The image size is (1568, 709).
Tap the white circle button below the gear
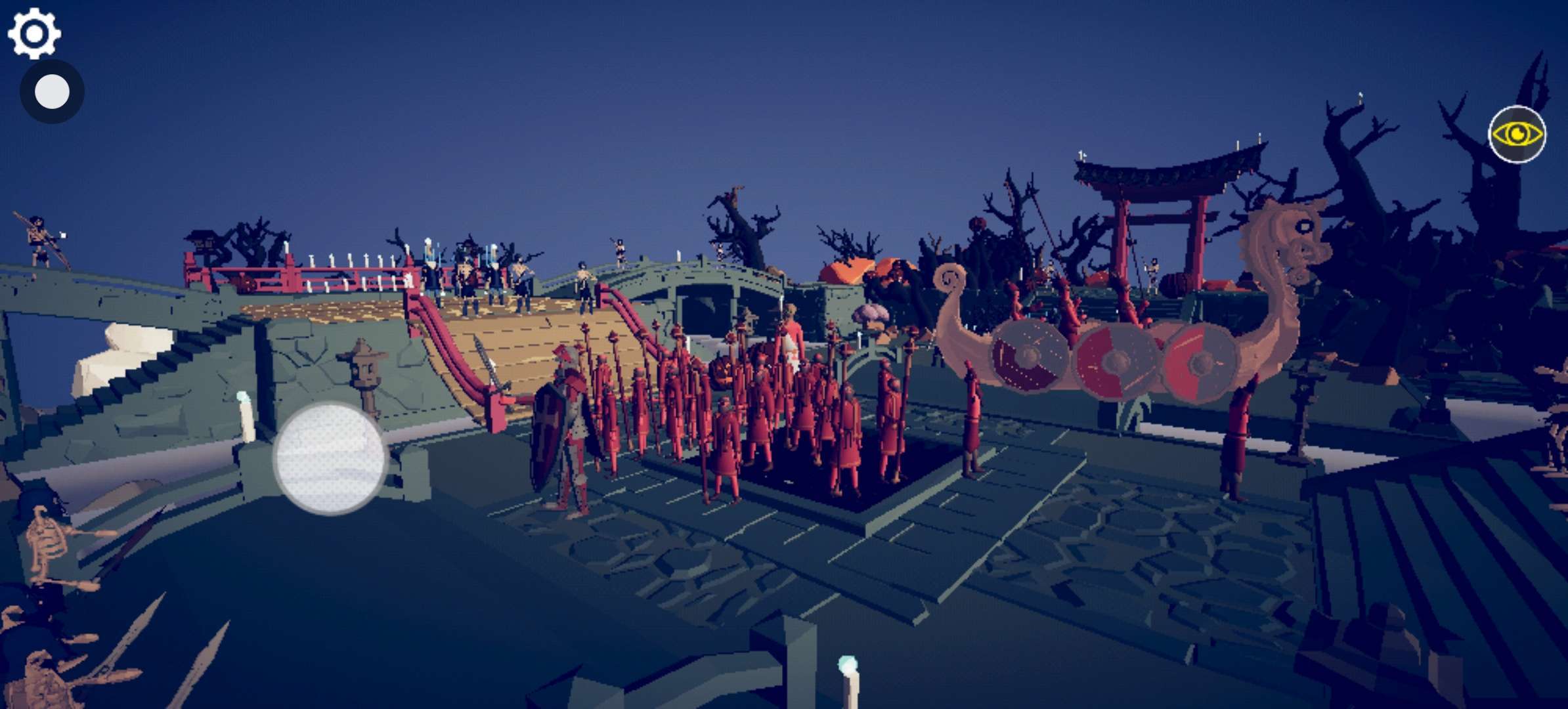point(52,92)
